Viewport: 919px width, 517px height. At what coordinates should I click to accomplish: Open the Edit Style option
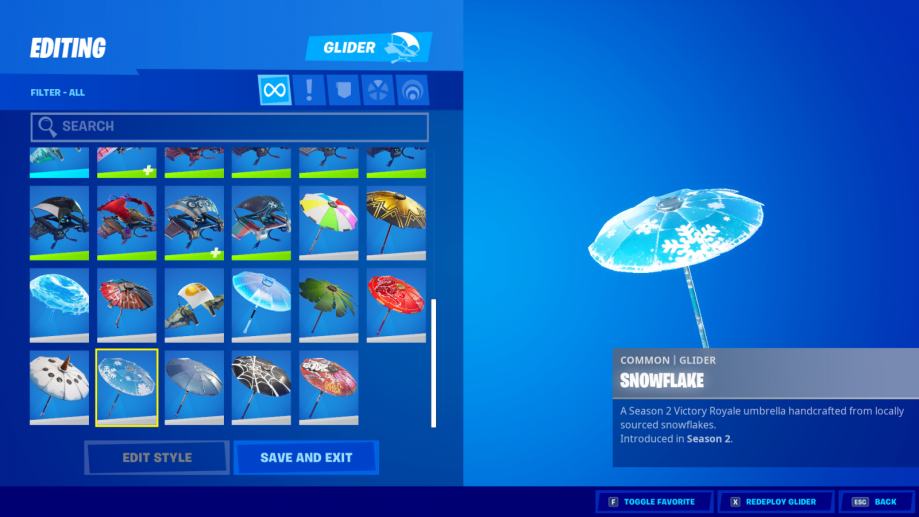(157, 458)
